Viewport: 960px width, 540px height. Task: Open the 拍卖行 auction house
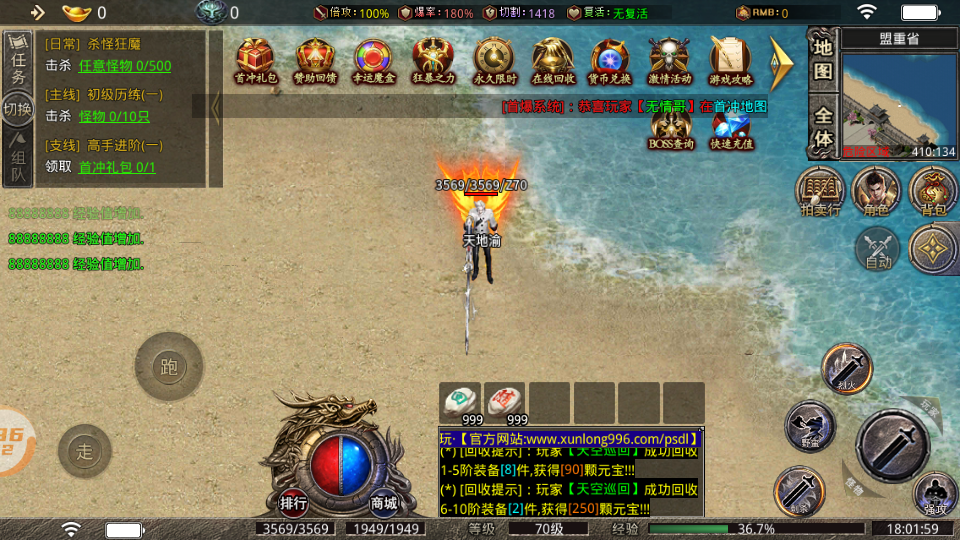tap(820, 191)
